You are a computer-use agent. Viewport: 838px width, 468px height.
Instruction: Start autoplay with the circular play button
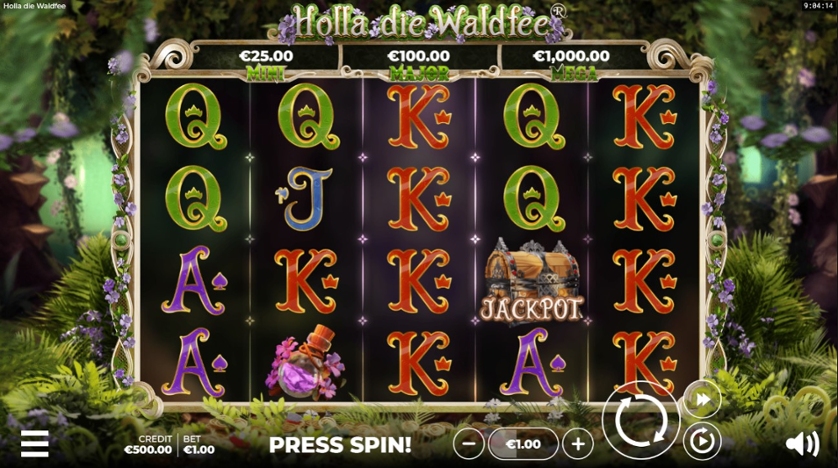pyautogui.click(x=702, y=440)
